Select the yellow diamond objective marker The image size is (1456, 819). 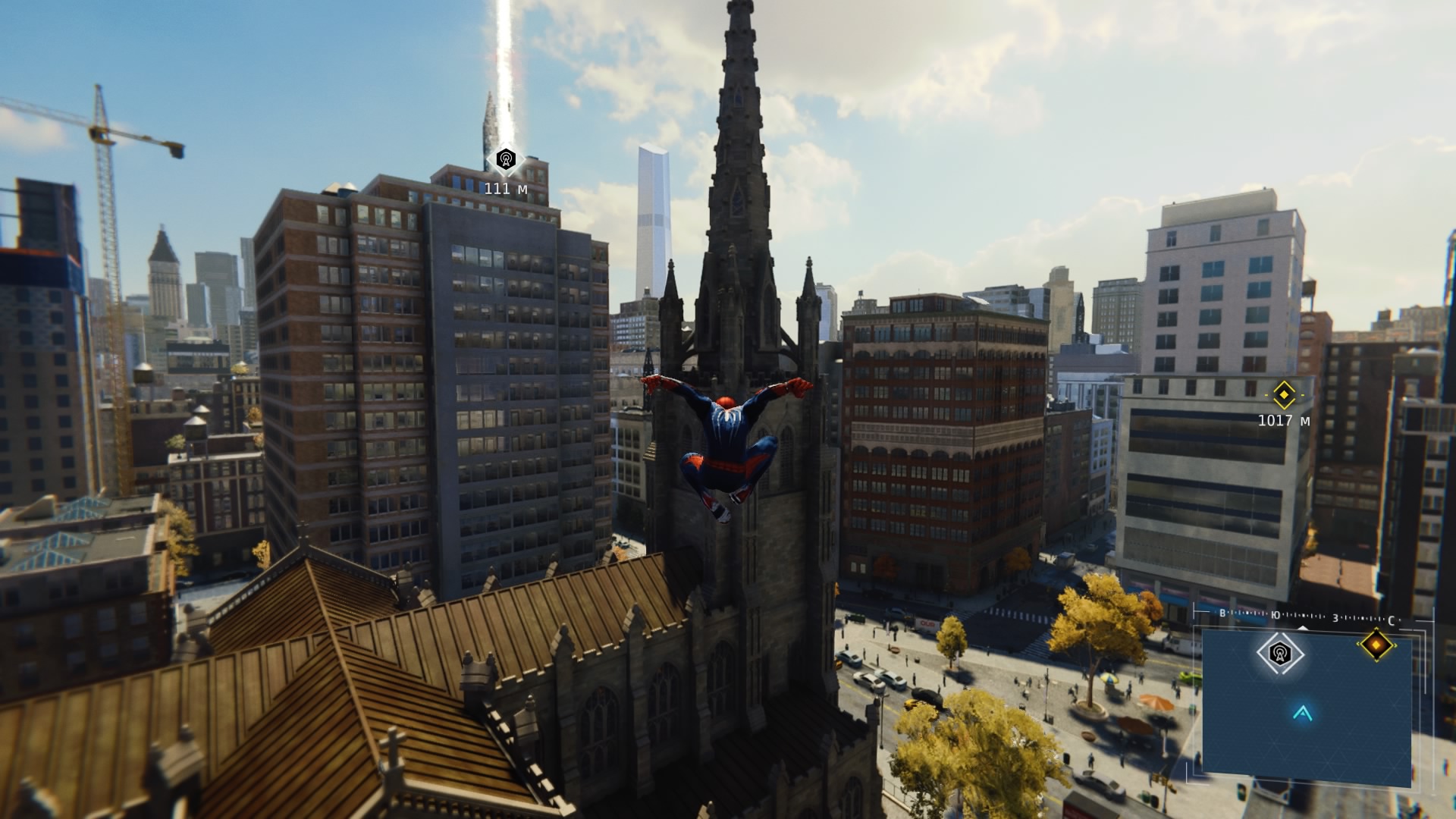click(1283, 394)
